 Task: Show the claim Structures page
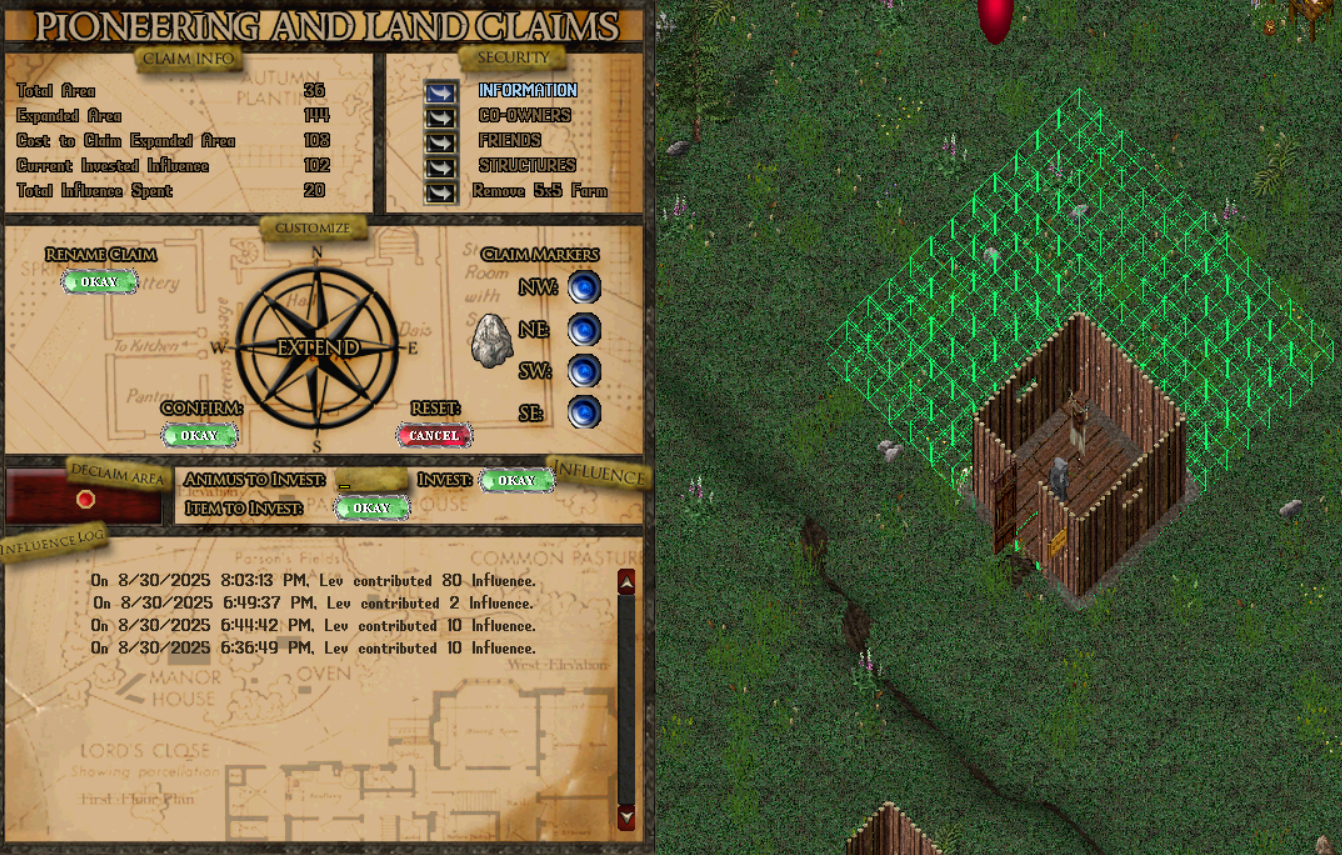(x=441, y=167)
